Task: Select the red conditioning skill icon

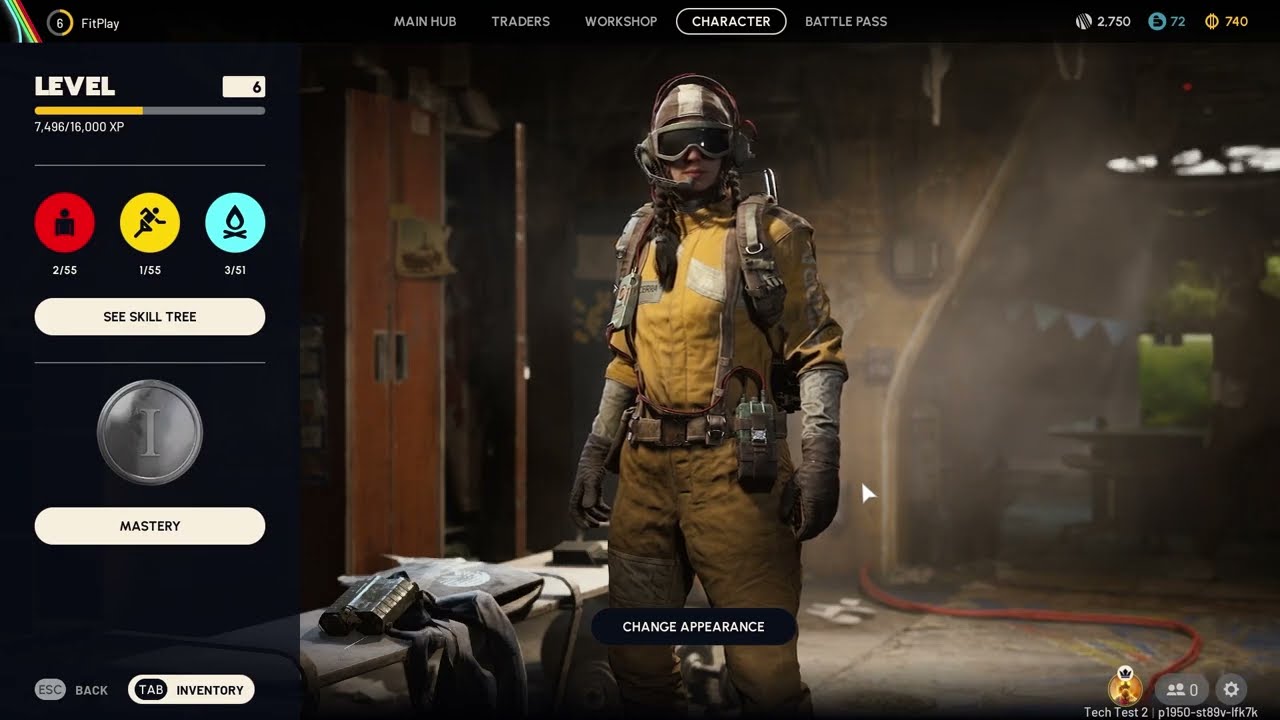Action: click(65, 223)
